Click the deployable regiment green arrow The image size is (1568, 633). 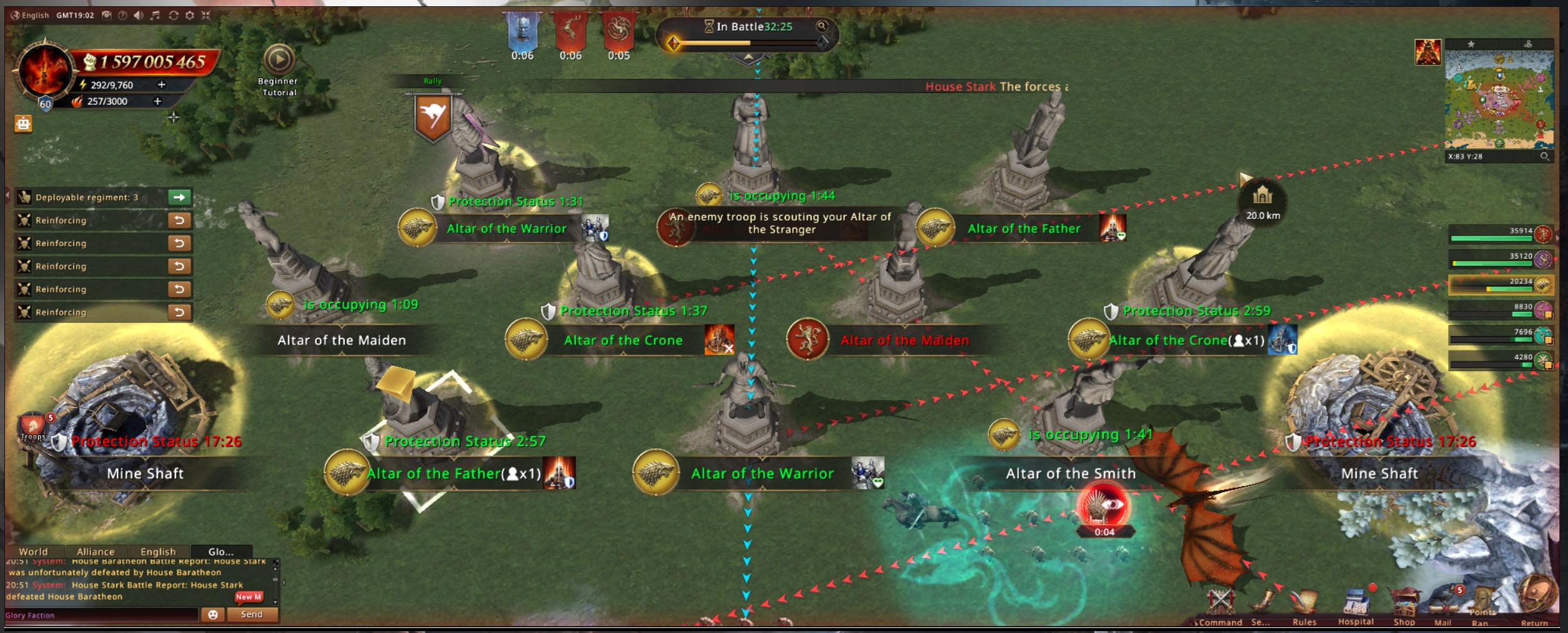179,197
